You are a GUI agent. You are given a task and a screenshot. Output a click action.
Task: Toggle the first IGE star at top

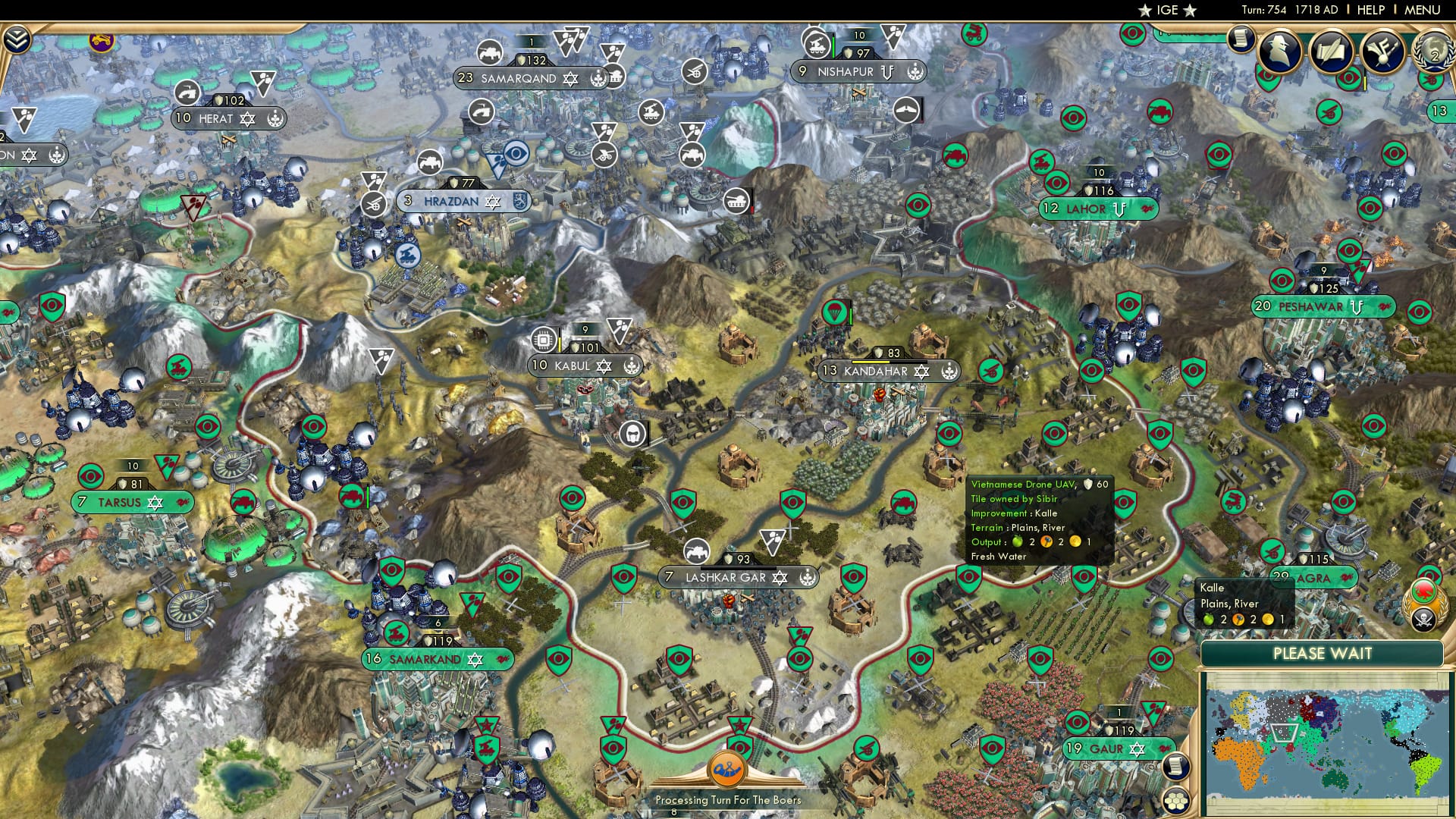coord(1145,11)
